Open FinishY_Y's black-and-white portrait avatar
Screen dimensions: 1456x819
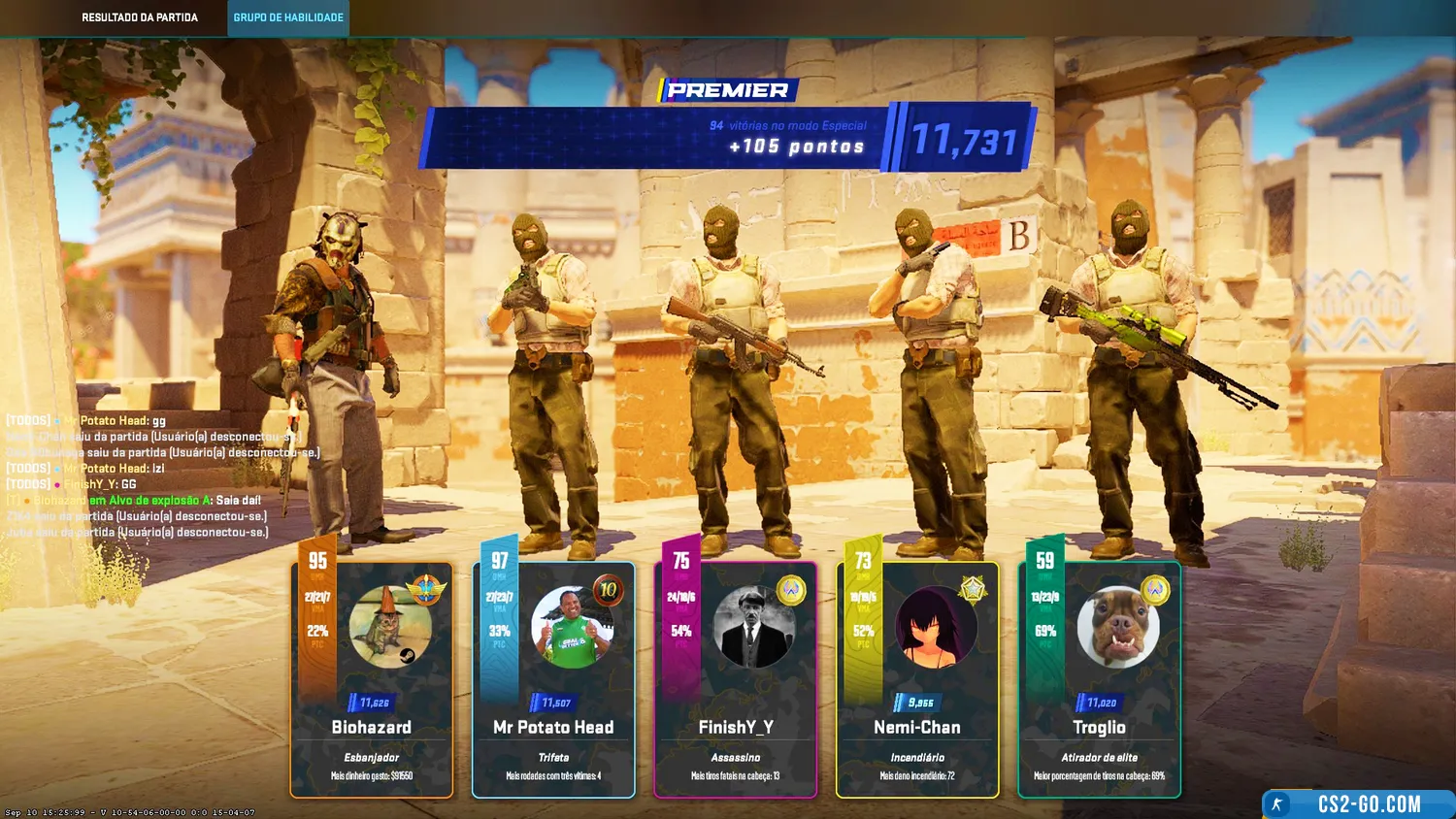pyautogui.click(x=753, y=627)
